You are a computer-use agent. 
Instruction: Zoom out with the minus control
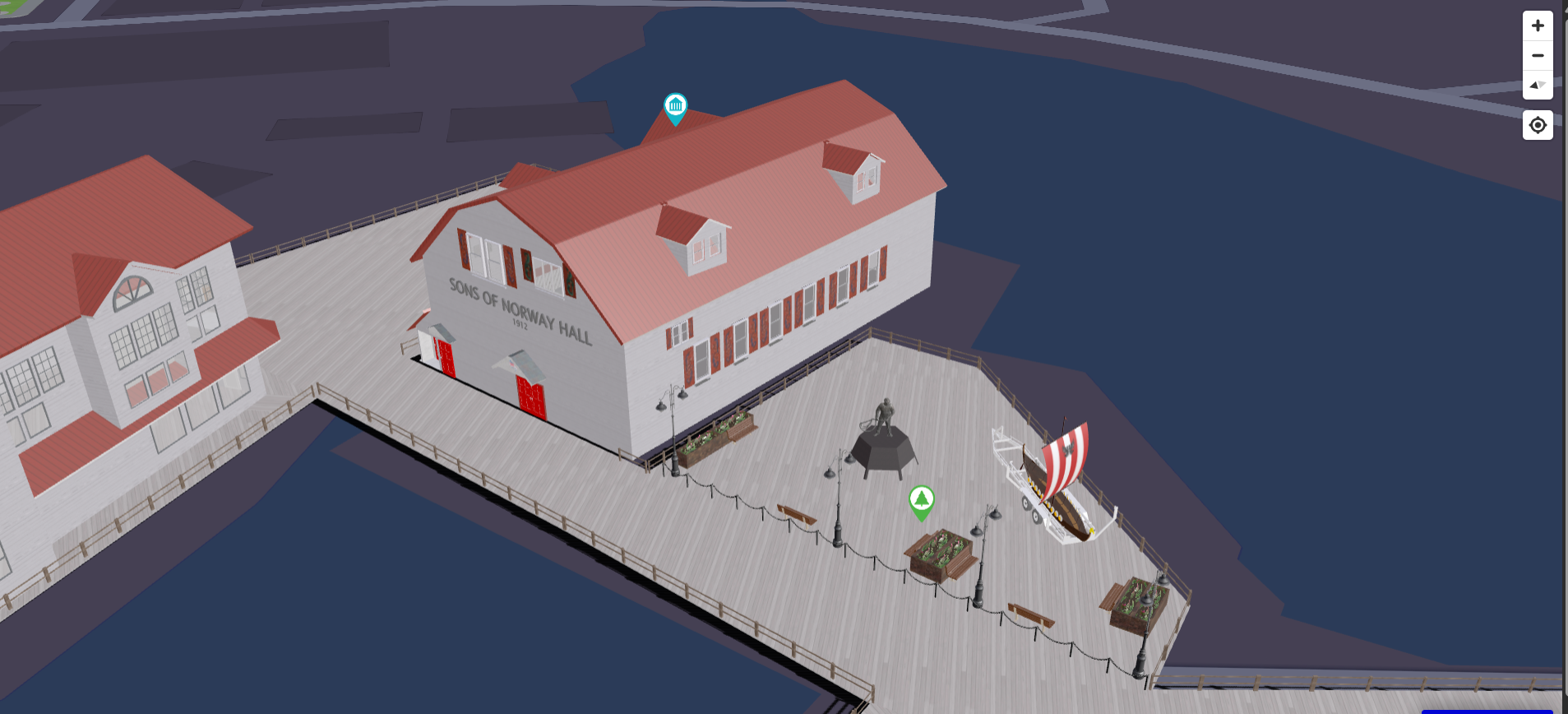[x=1537, y=55]
